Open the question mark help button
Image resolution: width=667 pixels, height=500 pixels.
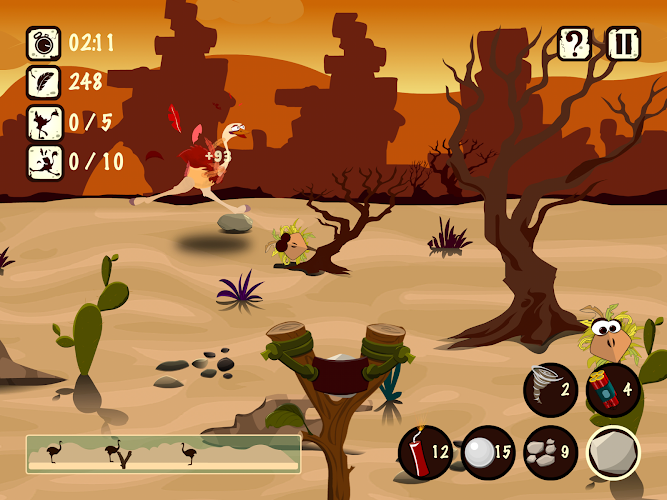coord(574,44)
